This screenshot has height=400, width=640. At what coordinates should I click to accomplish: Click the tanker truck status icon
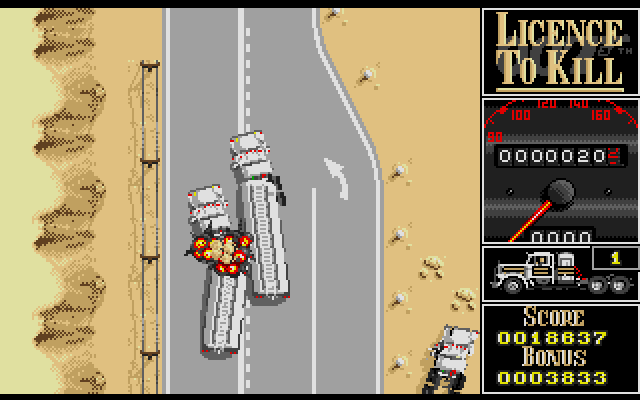(x=540, y=273)
